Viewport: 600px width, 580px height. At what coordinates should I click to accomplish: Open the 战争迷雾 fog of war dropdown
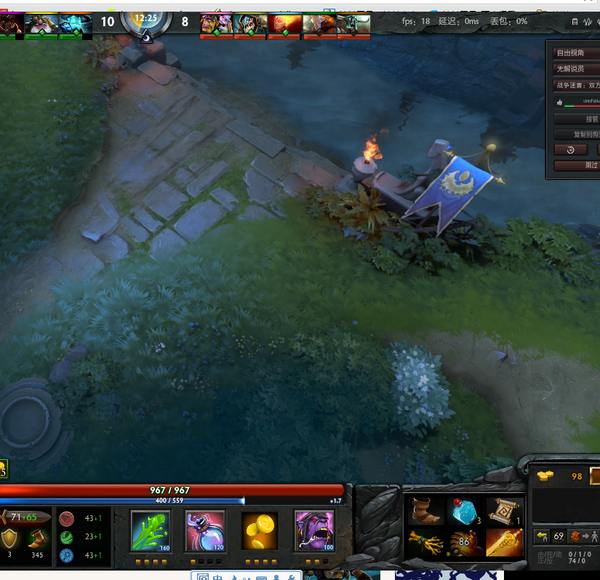578,86
